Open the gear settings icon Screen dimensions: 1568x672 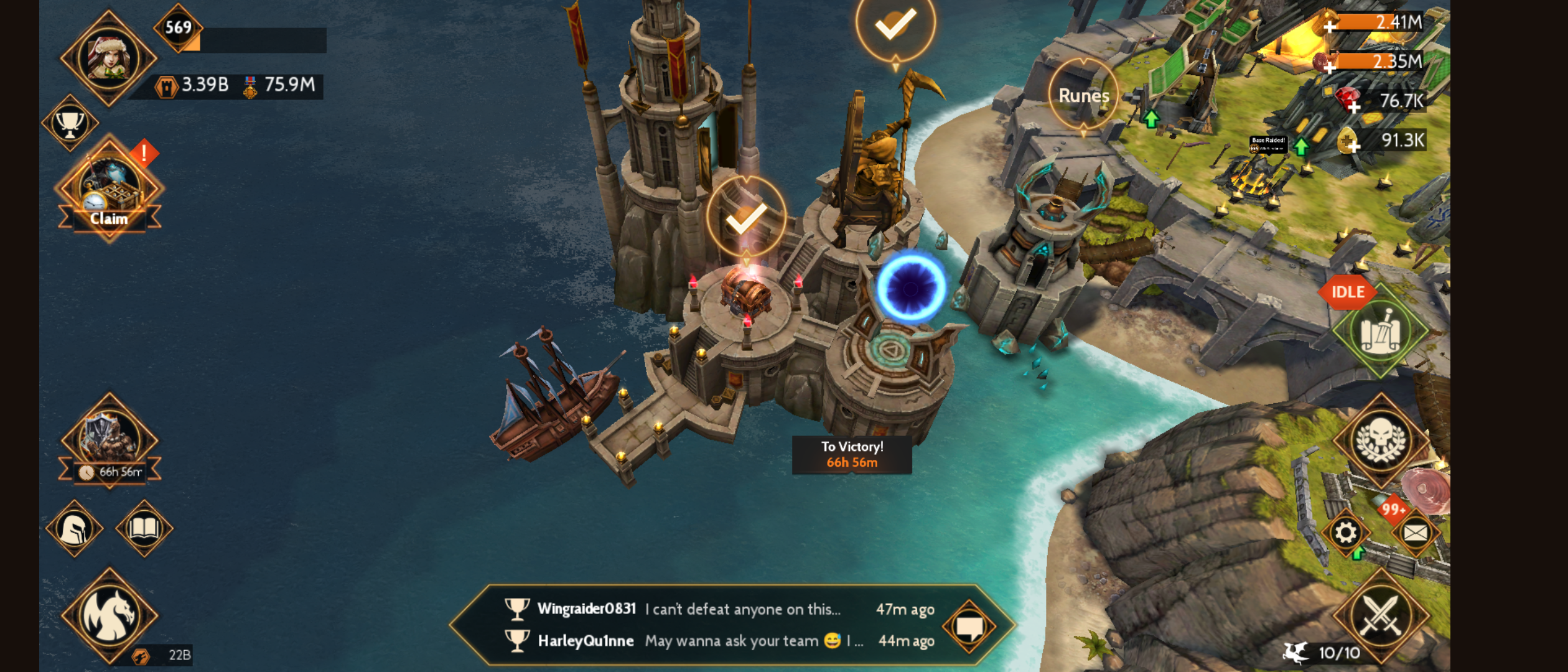click(x=1345, y=533)
